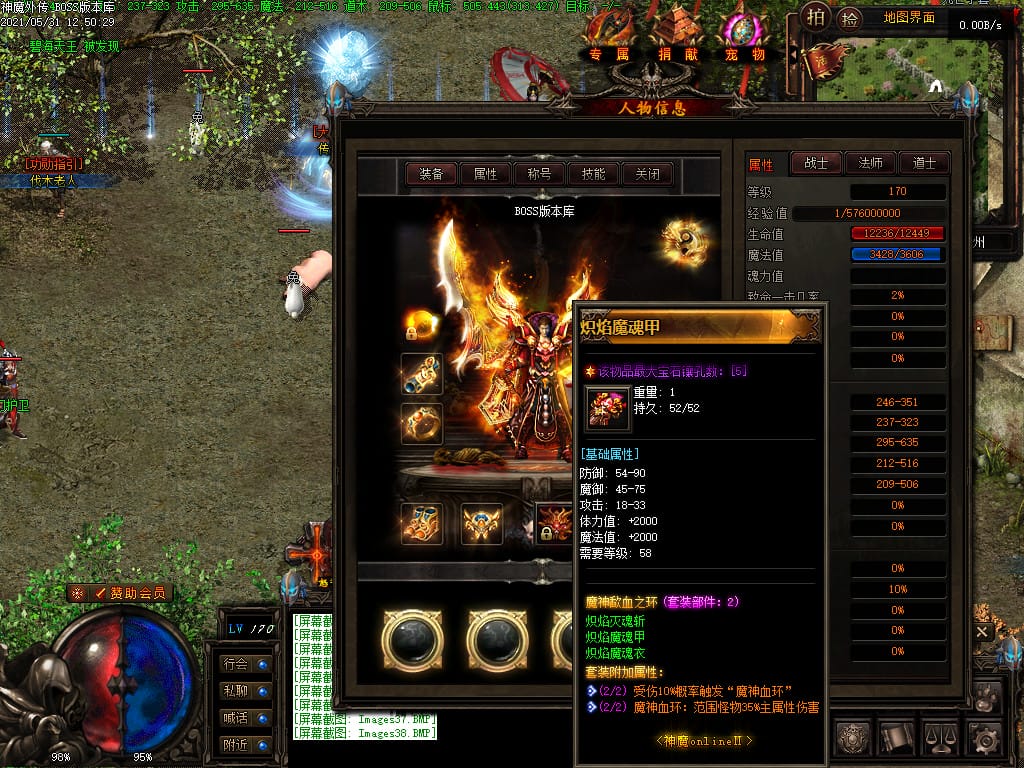This screenshot has width=1024, height=768.
Task: Select the equipped golden ring slot
Action: click(422, 424)
